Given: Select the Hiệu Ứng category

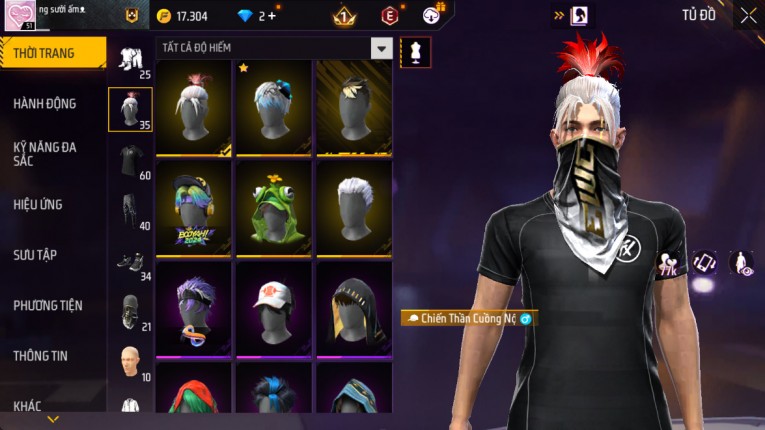Looking at the screenshot, I should (x=38, y=204).
